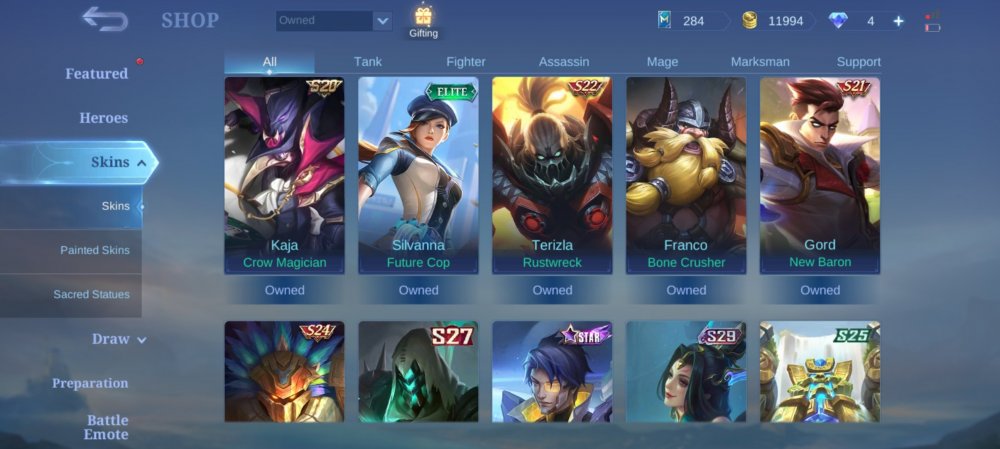Choose the Painted Skins submenu
The width and height of the screenshot is (1000, 449).
pos(94,250)
